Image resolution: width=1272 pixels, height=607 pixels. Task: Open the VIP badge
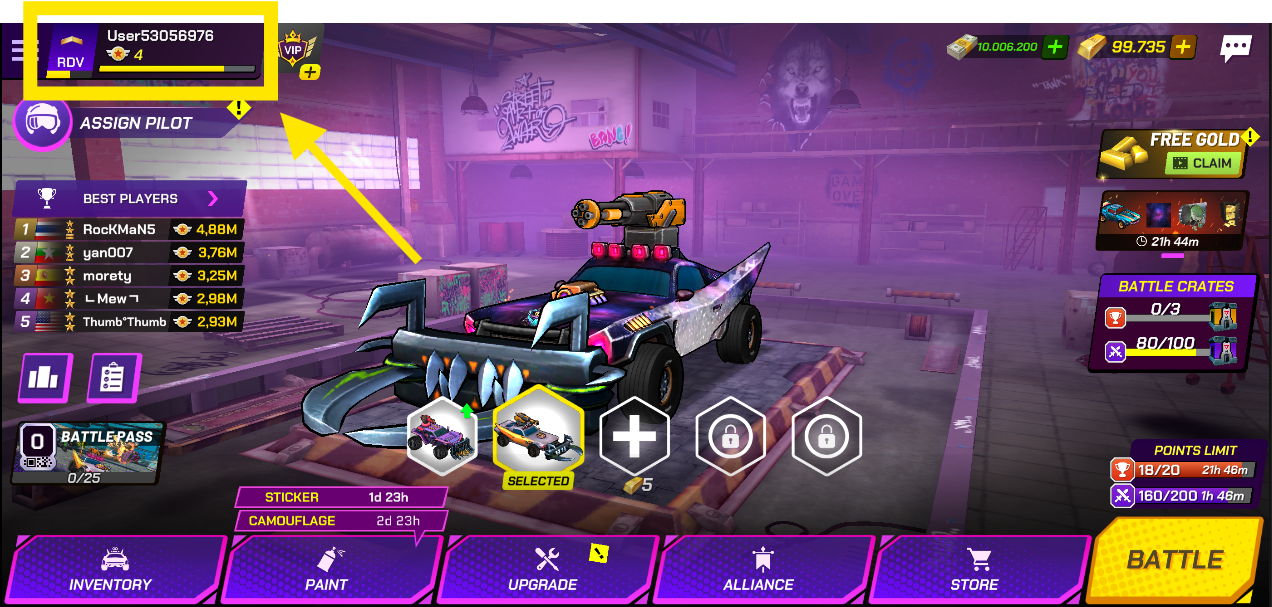pos(293,50)
